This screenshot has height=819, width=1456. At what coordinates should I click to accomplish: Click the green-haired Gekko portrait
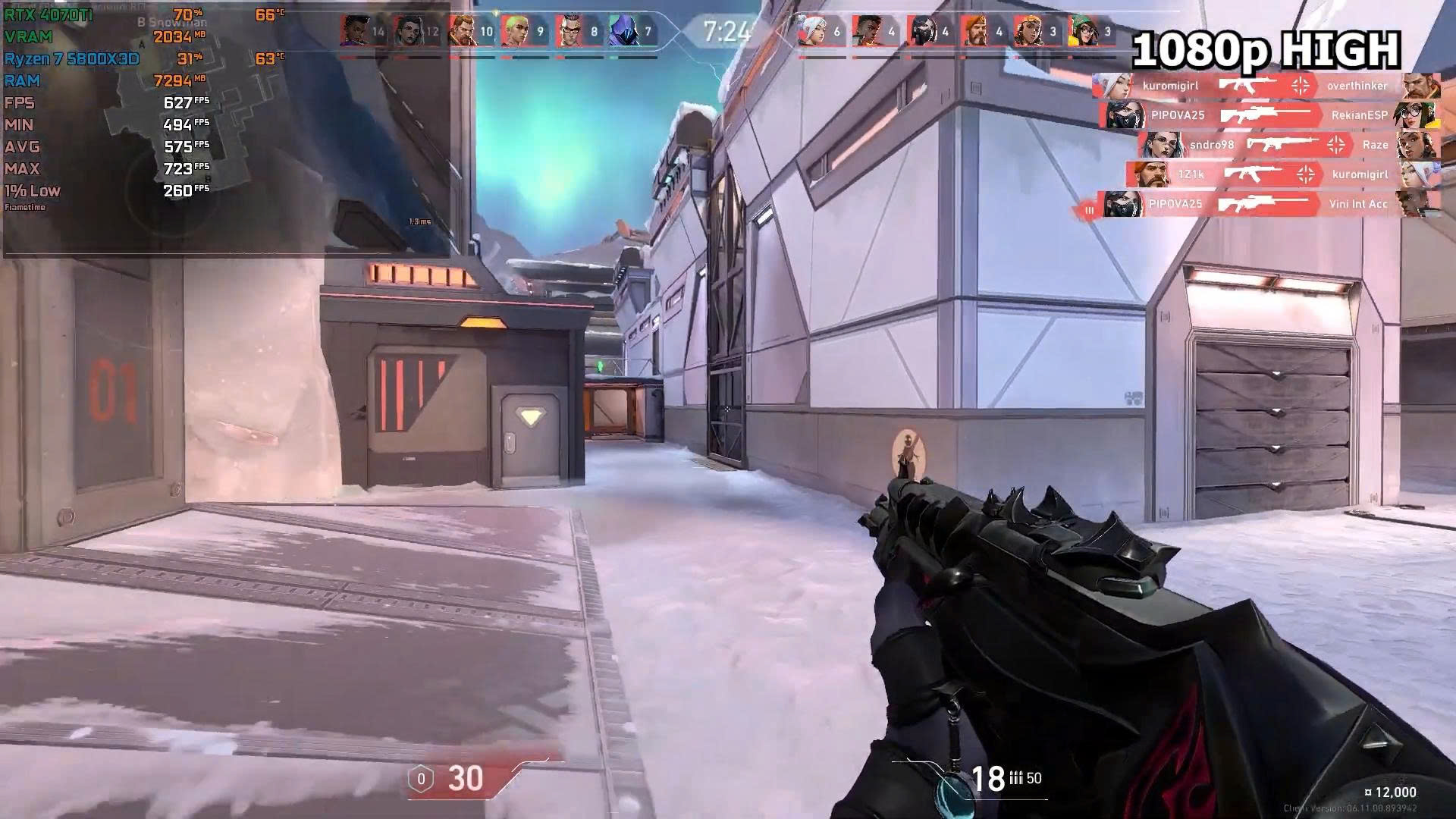pos(515,32)
